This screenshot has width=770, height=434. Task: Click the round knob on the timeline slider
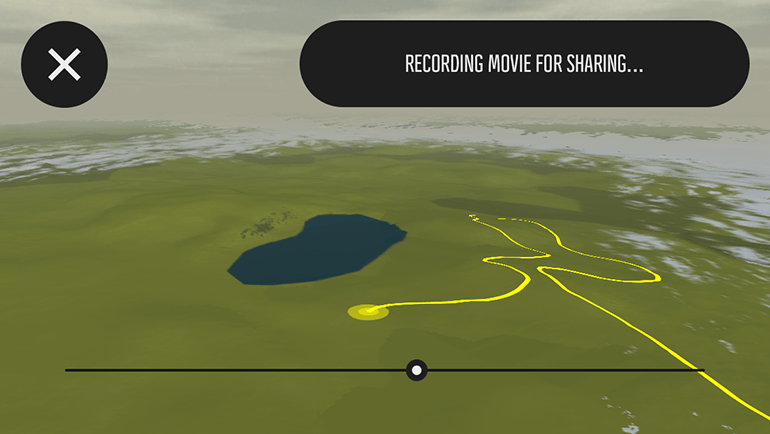(x=417, y=370)
